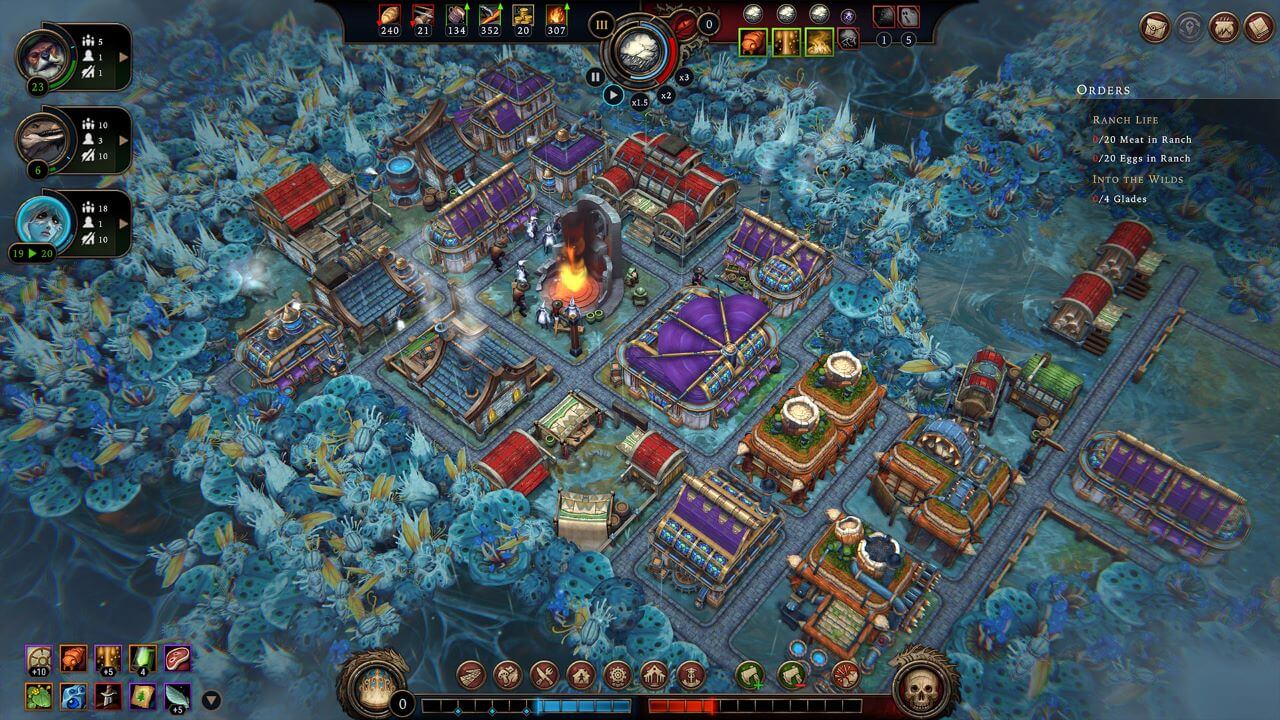Set game speed to x1.5
Viewport: 1280px width, 720px height.
click(x=639, y=101)
